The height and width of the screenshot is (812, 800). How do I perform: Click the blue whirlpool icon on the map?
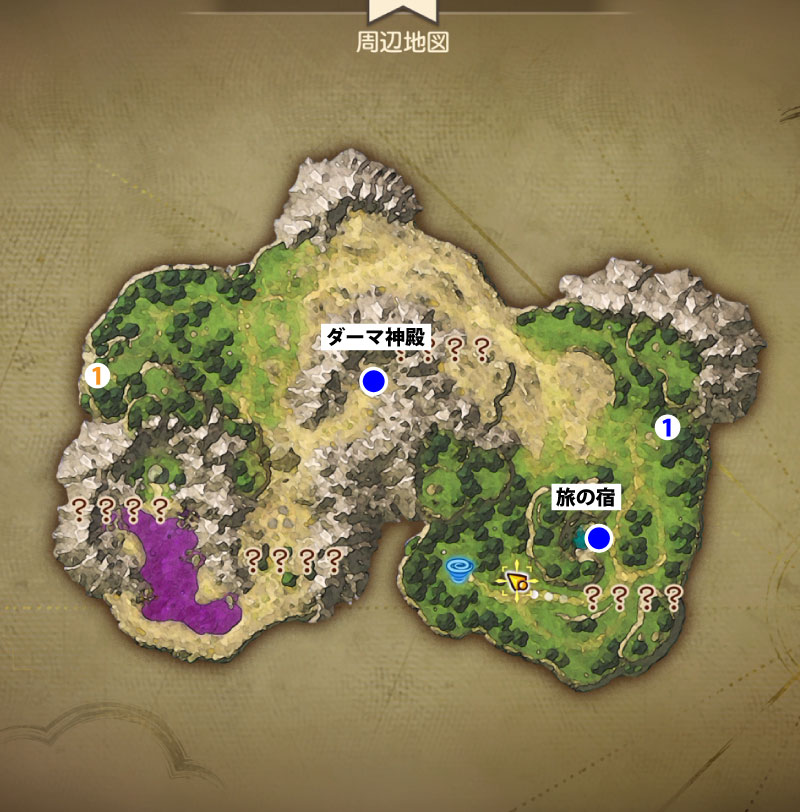click(460, 570)
